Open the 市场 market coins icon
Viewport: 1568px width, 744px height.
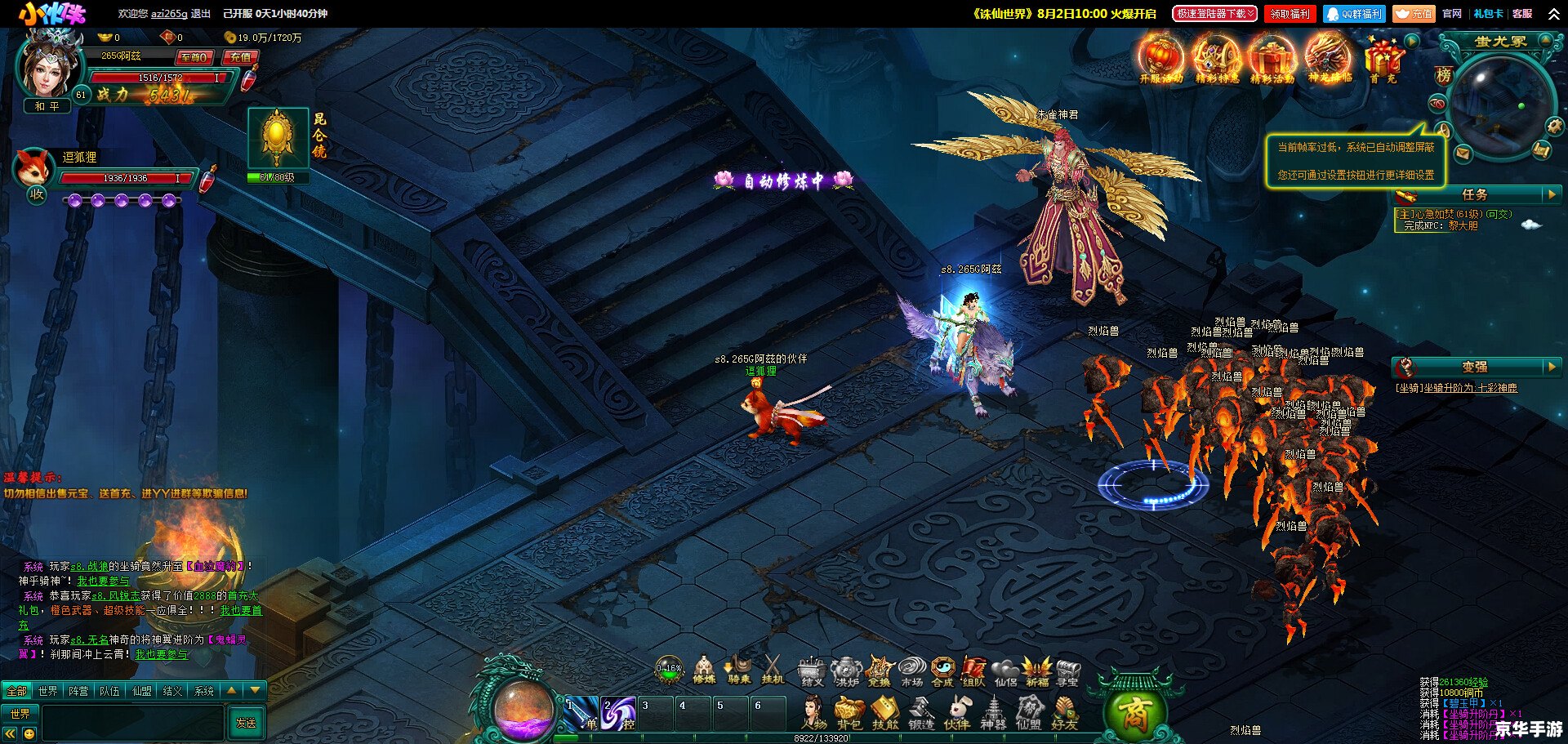click(x=911, y=670)
